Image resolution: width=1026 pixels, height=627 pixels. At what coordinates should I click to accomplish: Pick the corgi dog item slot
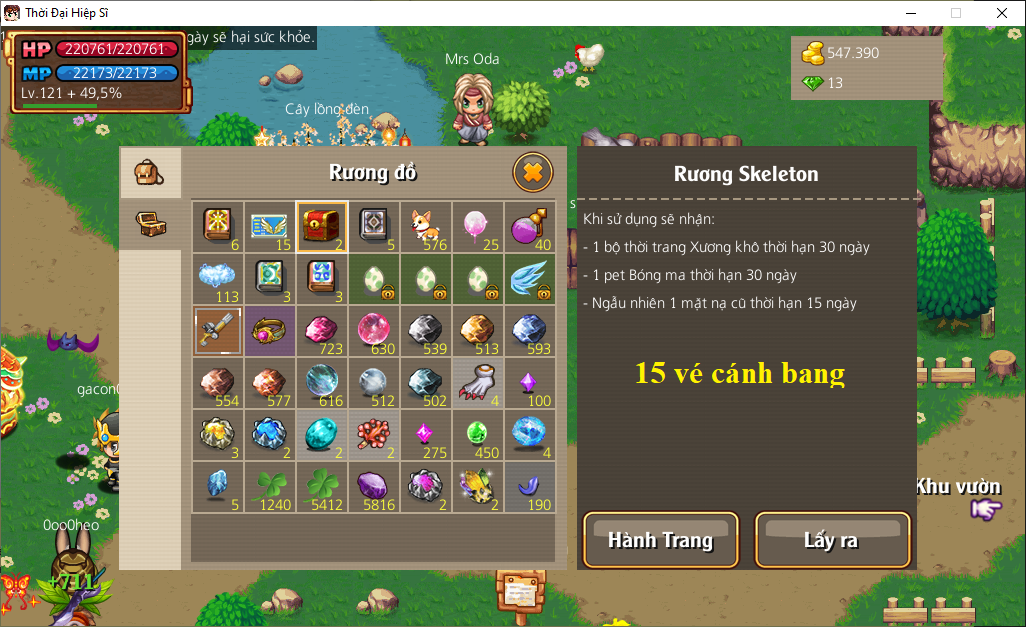click(426, 227)
